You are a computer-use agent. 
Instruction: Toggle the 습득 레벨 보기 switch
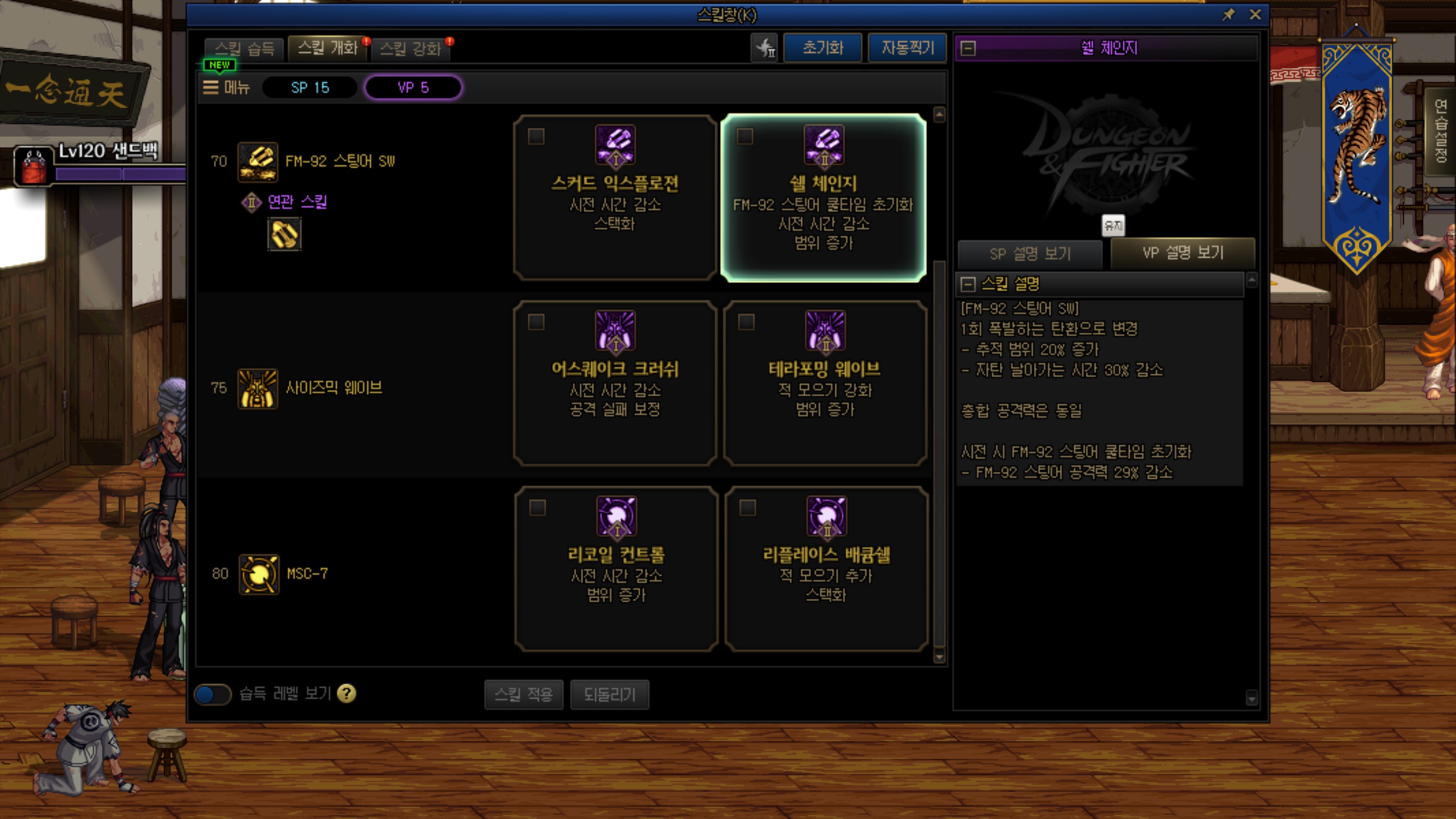click(x=213, y=694)
